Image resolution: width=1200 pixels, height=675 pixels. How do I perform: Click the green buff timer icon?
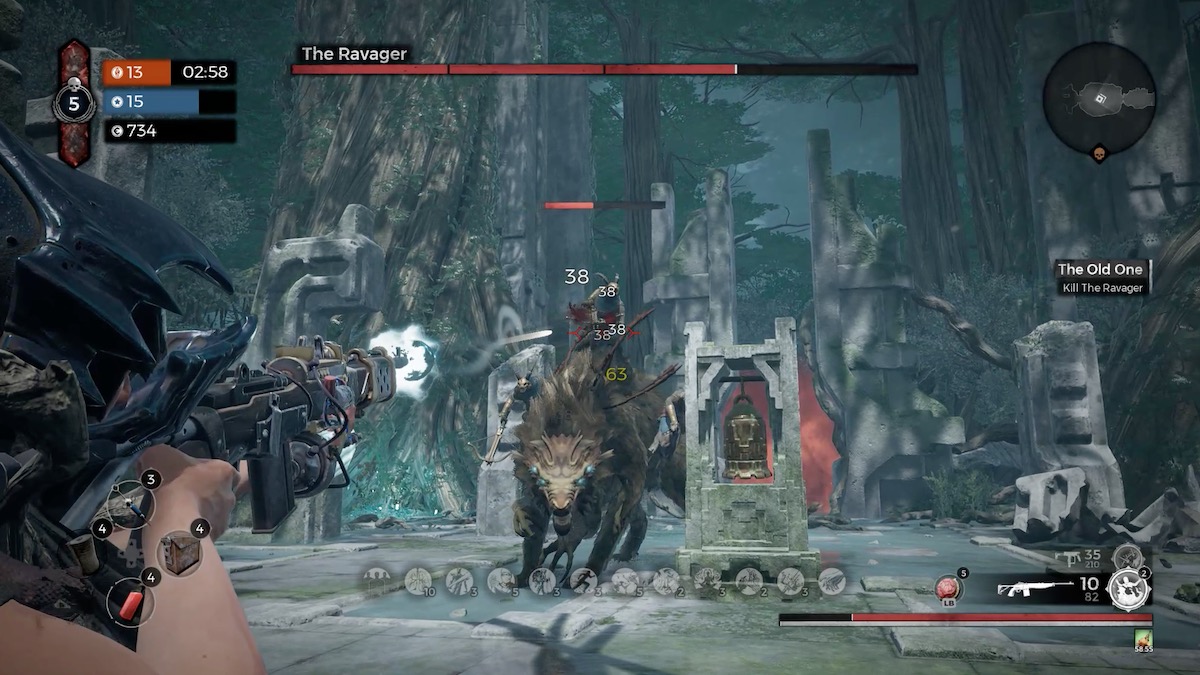[x=1141, y=637]
